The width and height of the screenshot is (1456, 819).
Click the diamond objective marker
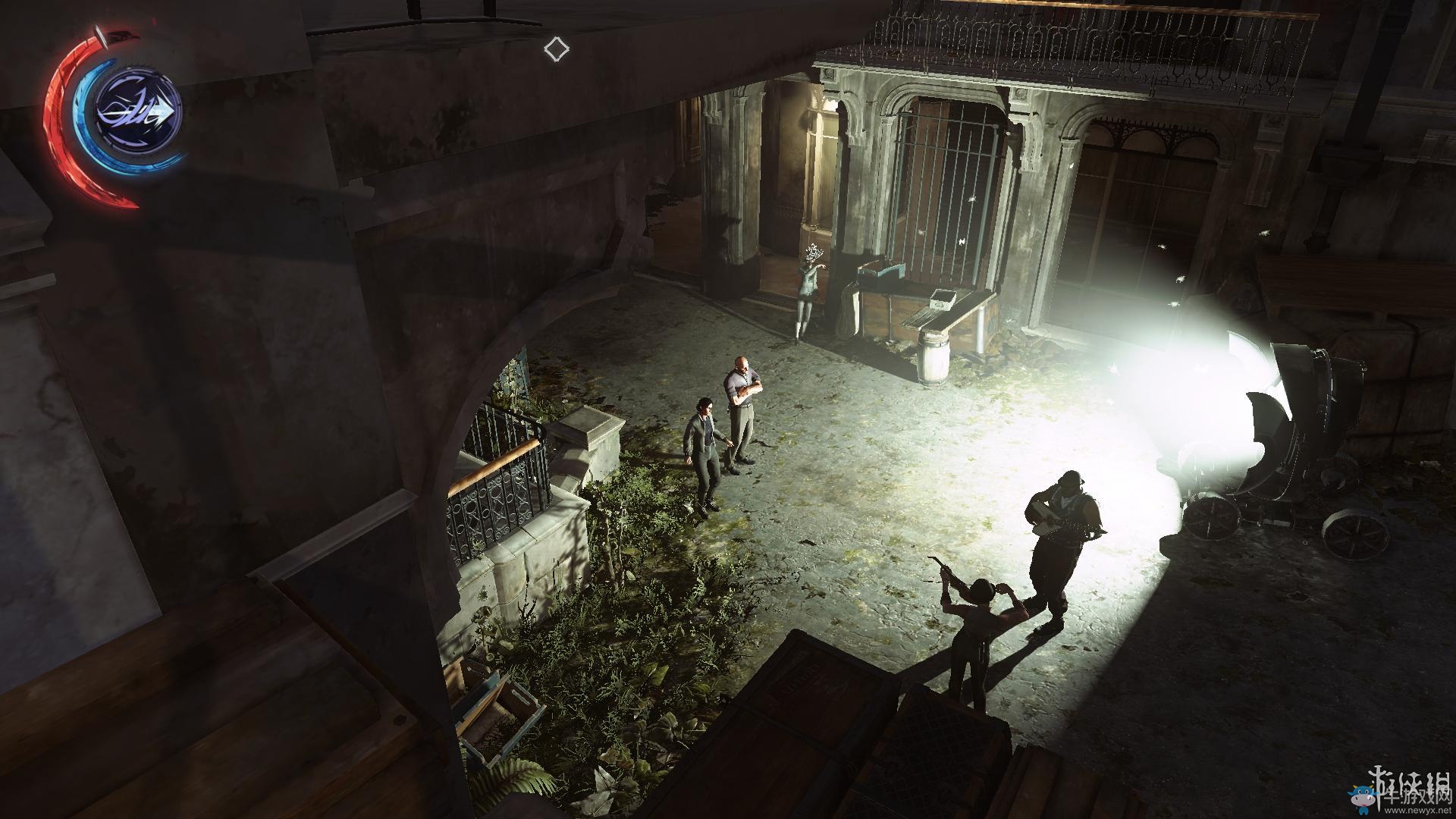(x=556, y=49)
